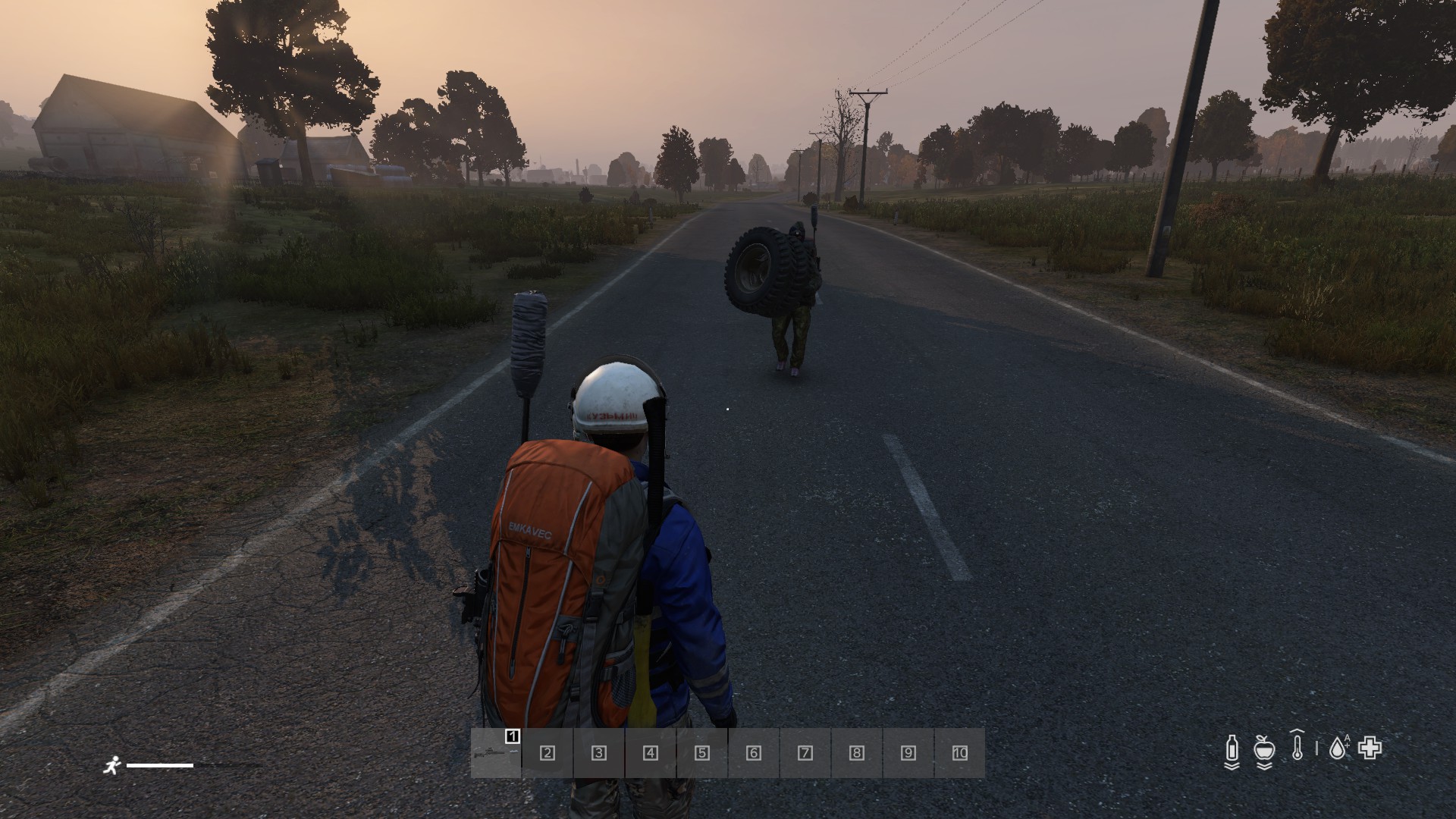Click the health cross status icon
1456x819 pixels.
1370,748
